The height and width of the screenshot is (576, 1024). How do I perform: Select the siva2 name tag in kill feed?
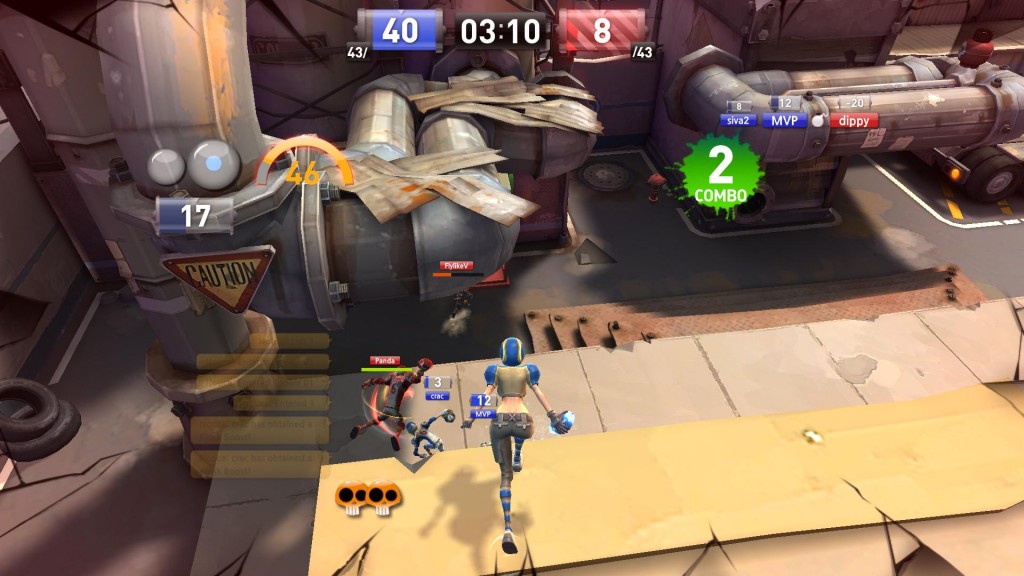tap(738, 120)
